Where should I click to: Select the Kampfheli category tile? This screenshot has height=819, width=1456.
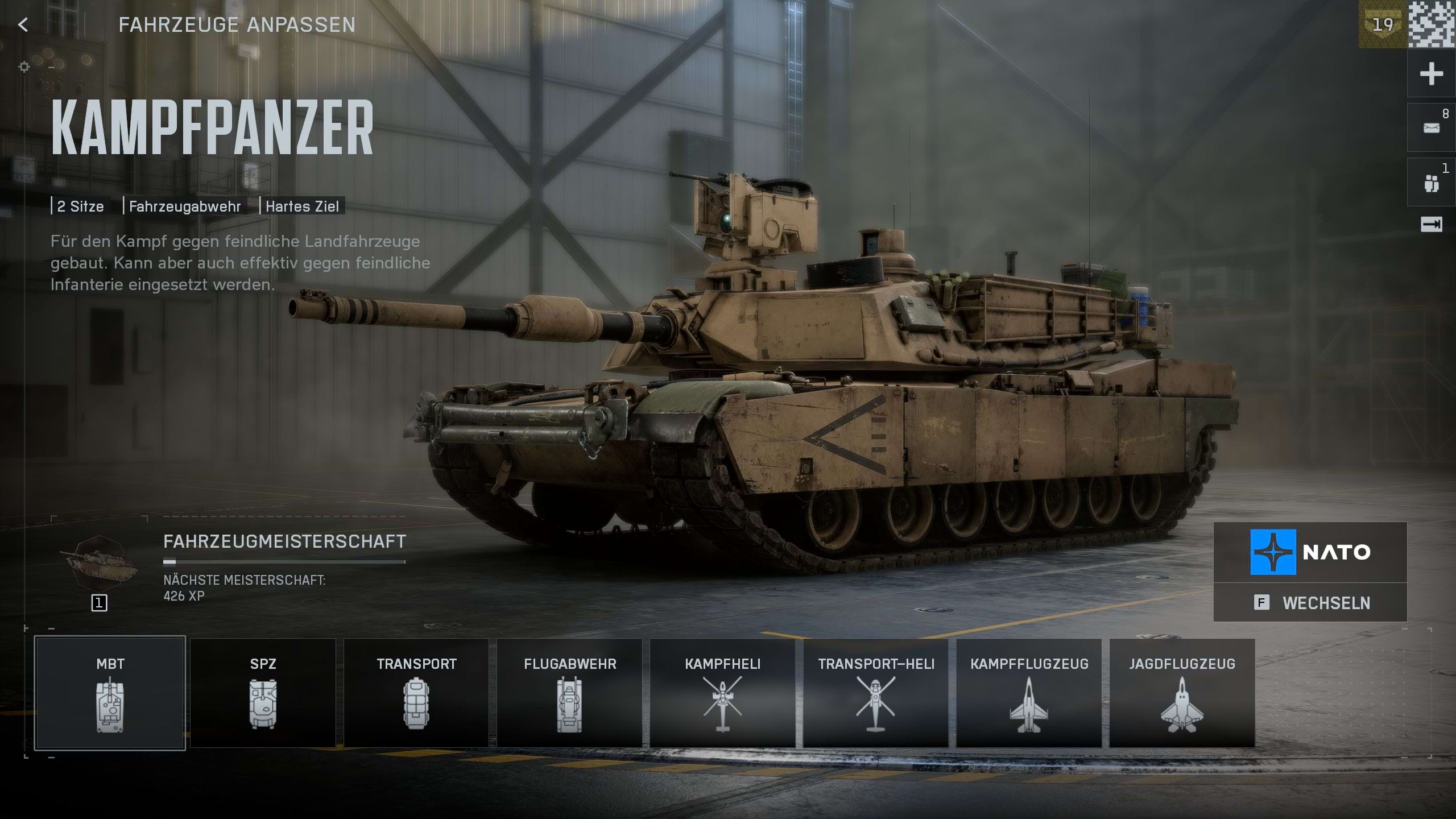pyautogui.click(x=722, y=693)
